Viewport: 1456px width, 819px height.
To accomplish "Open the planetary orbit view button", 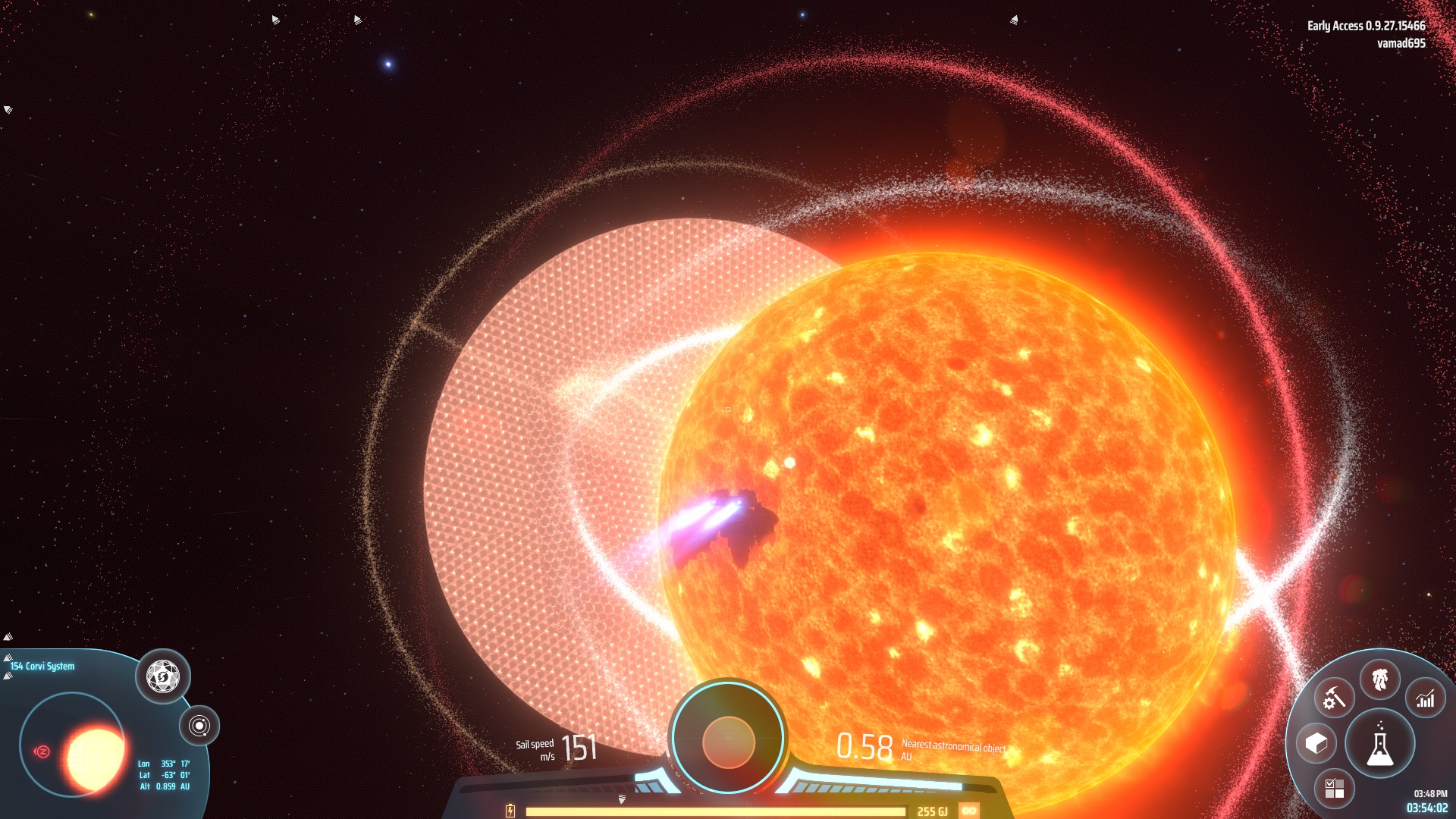I will click(199, 726).
